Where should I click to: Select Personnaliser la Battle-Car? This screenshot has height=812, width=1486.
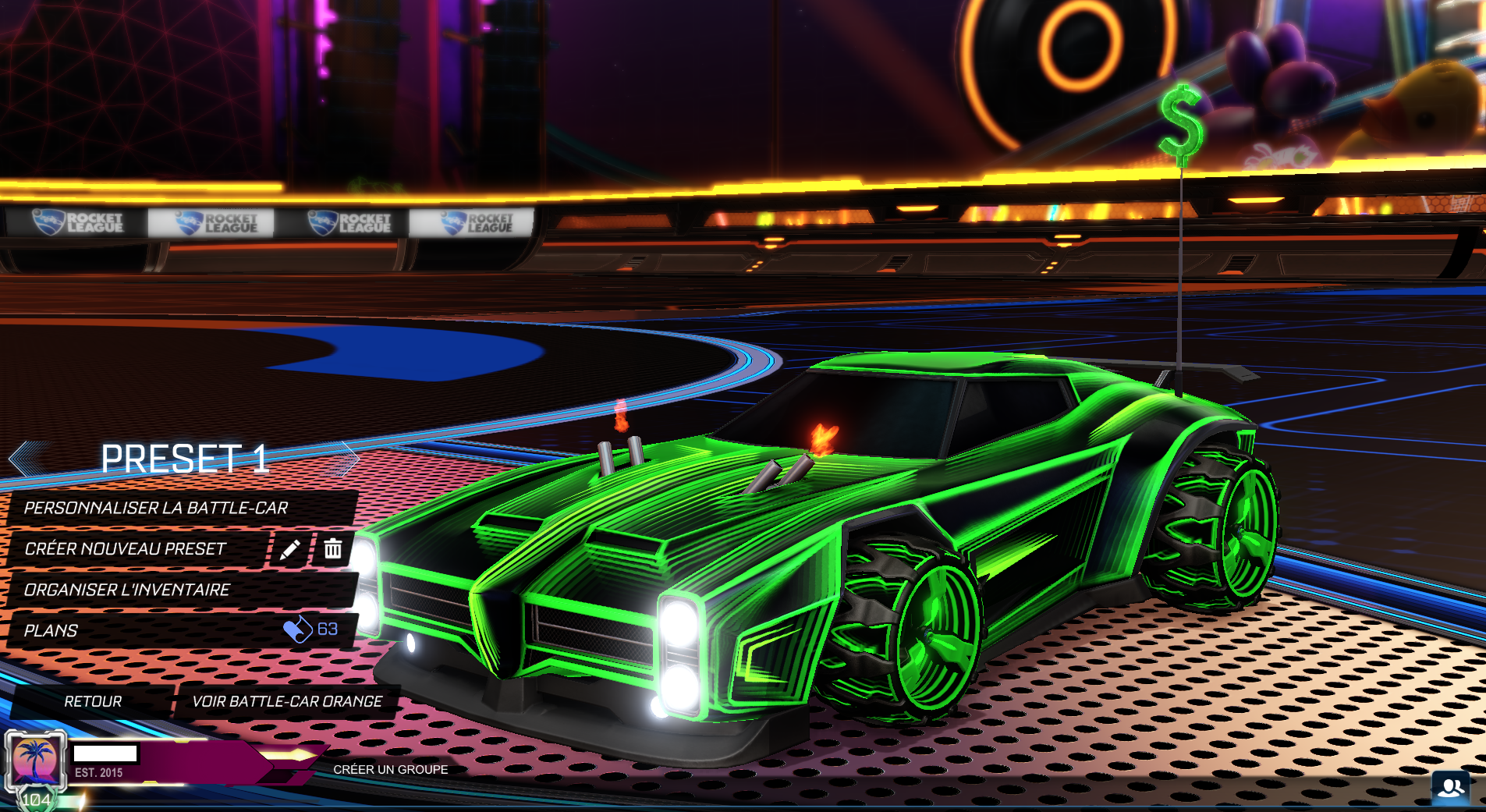[156, 507]
